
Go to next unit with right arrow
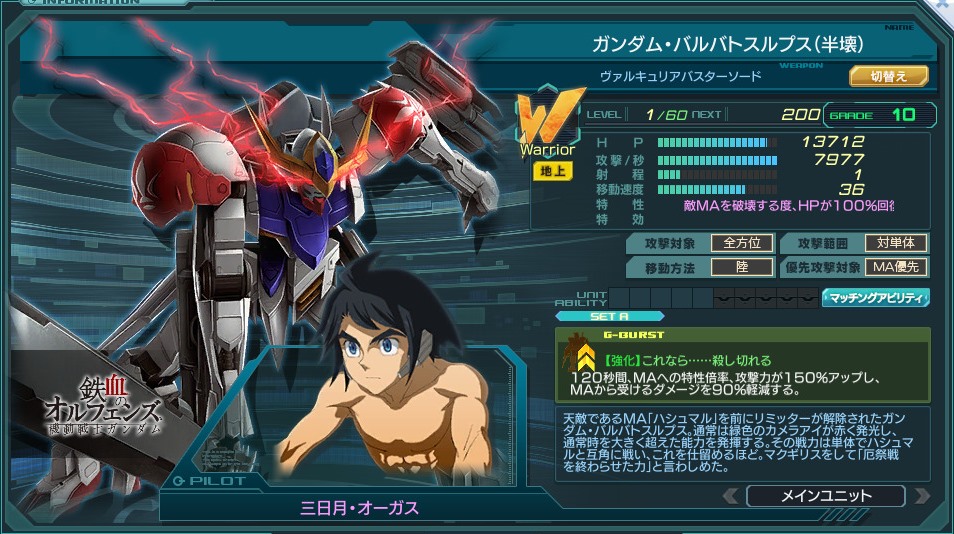click(921, 495)
